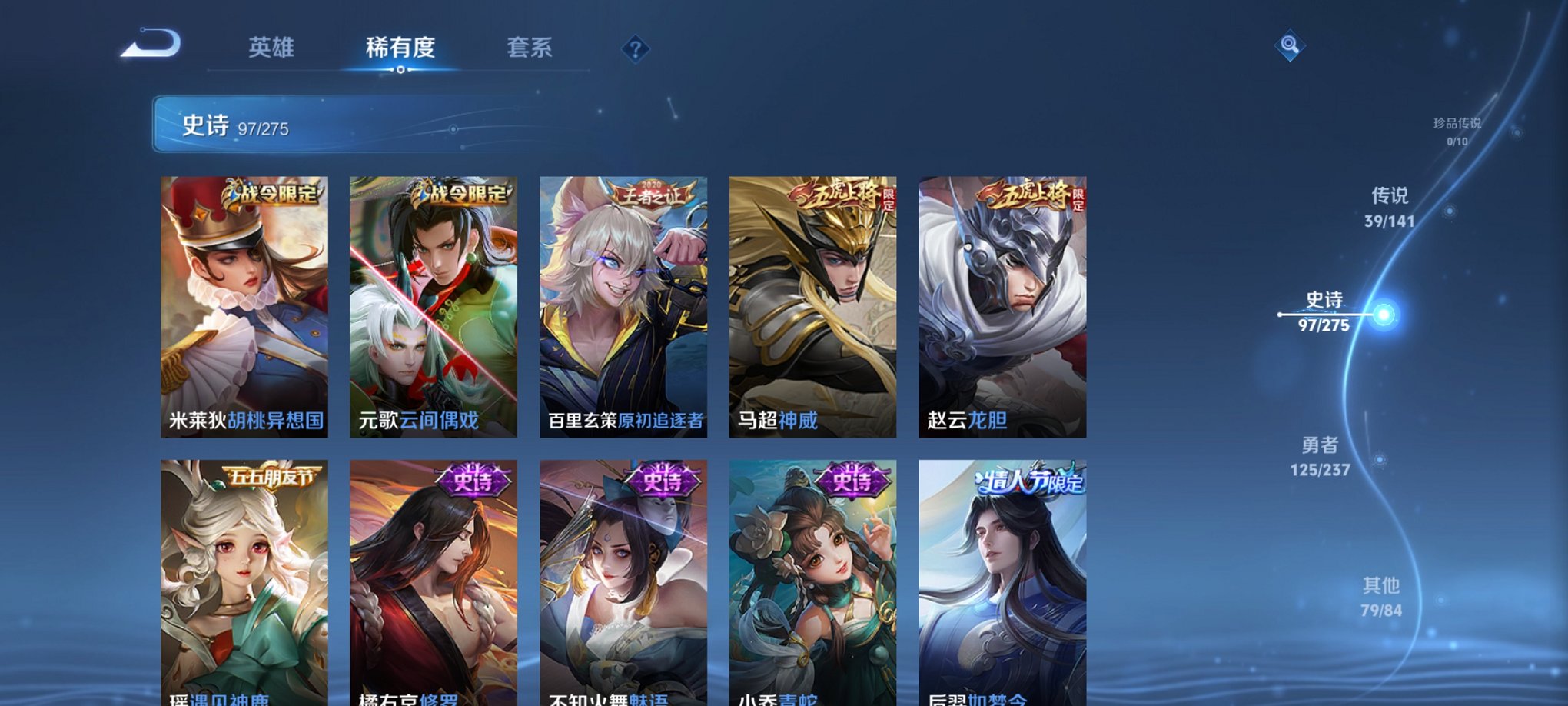Select the 稀有度 tab
The width and height of the screenshot is (1568, 706).
point(402,48)
